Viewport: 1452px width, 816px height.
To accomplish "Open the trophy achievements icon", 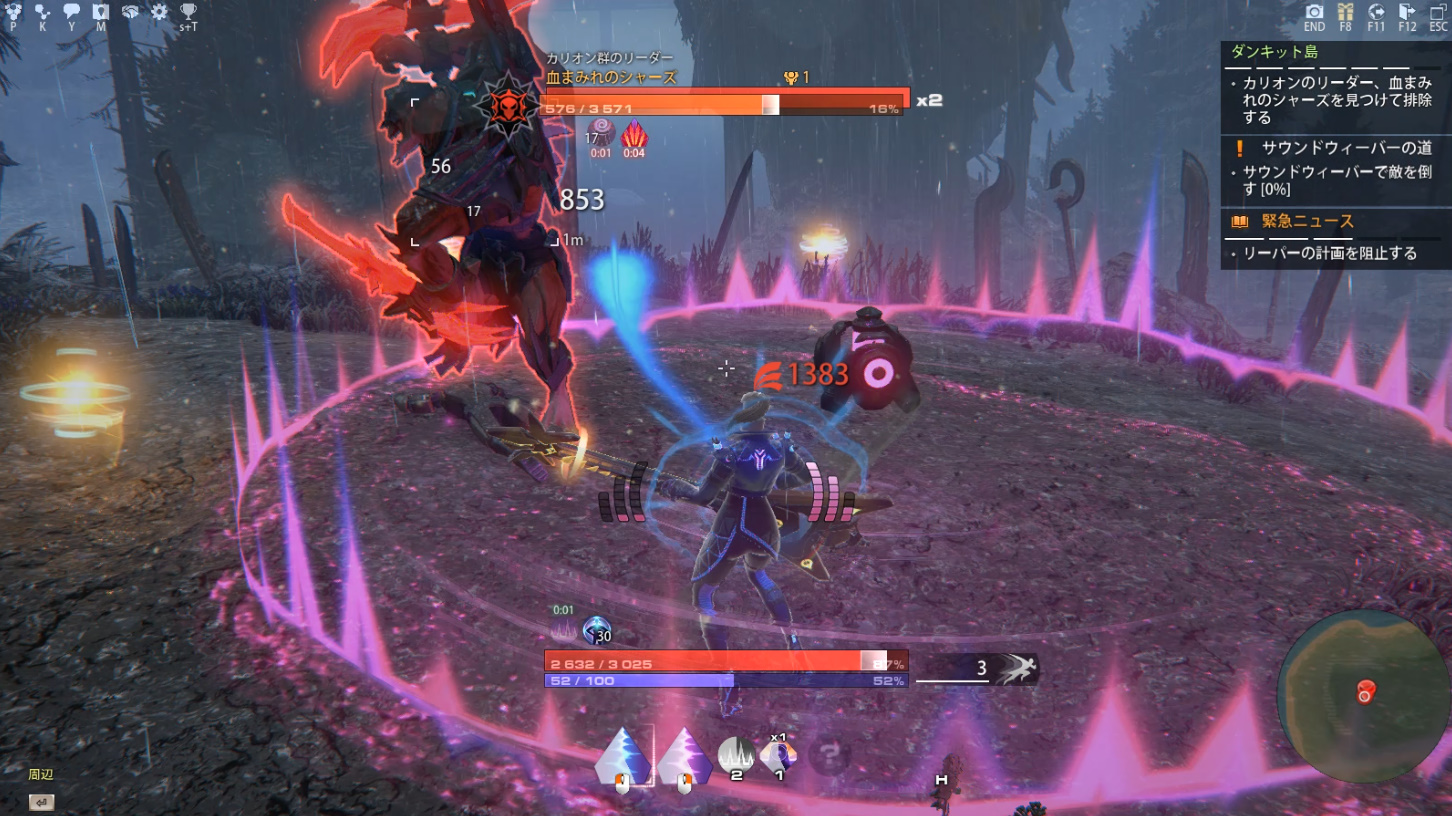I will 188,13.
